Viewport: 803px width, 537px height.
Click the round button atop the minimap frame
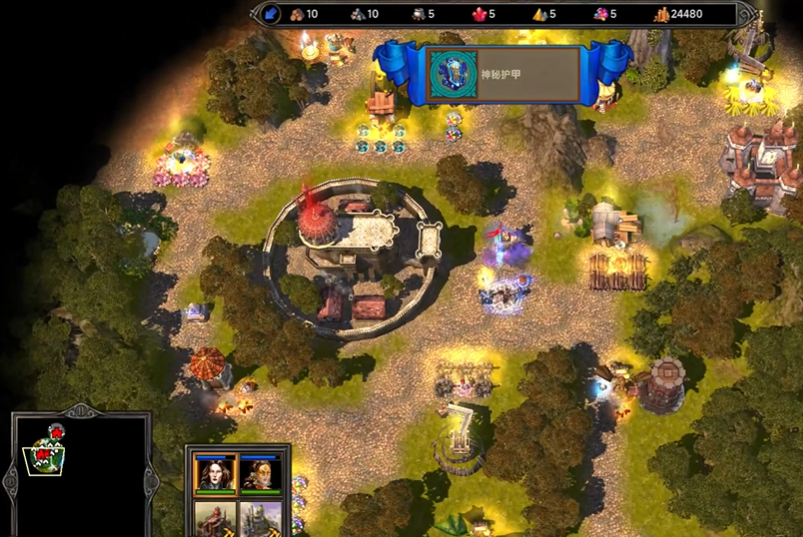pyautogui.click(x=81, y=411)
